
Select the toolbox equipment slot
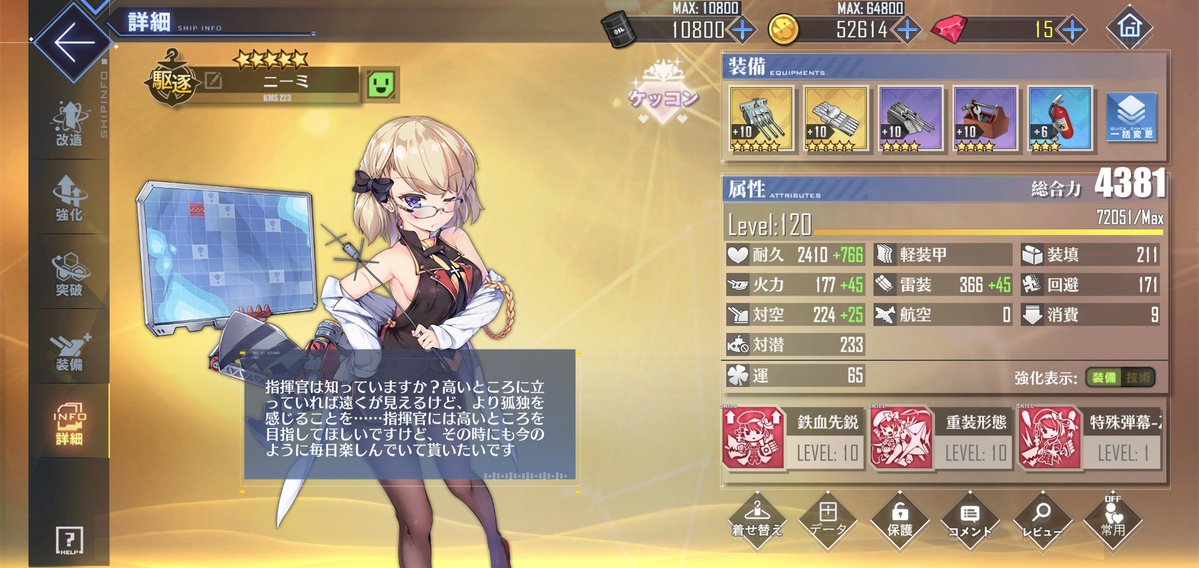click(985, 118)
